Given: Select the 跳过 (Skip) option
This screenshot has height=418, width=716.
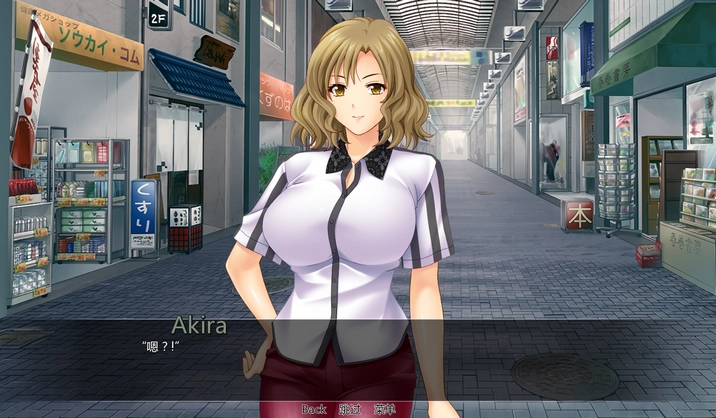Looking at the screenshot, I should [350, 409].
